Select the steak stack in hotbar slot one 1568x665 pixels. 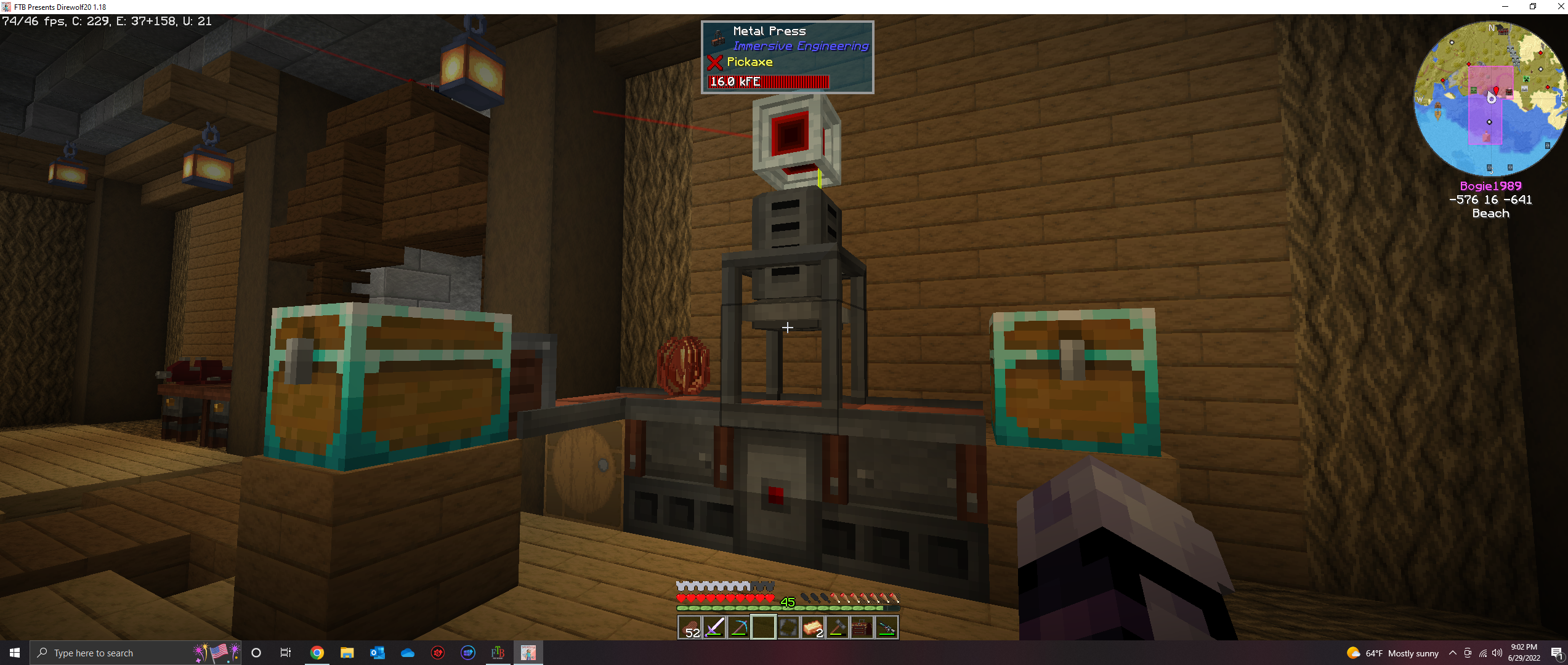coord(690,627)
